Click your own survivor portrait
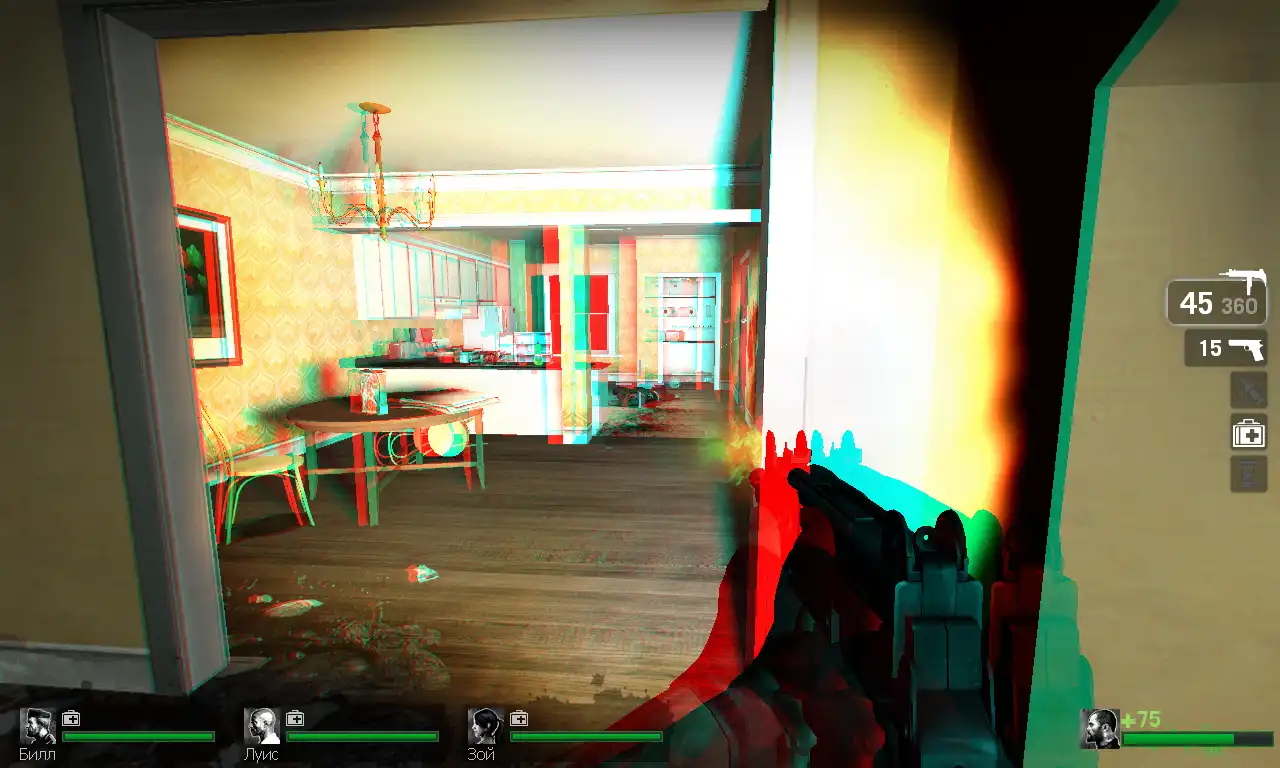The height and width of the screenshot is (768, 1280). click(1100, 729)
